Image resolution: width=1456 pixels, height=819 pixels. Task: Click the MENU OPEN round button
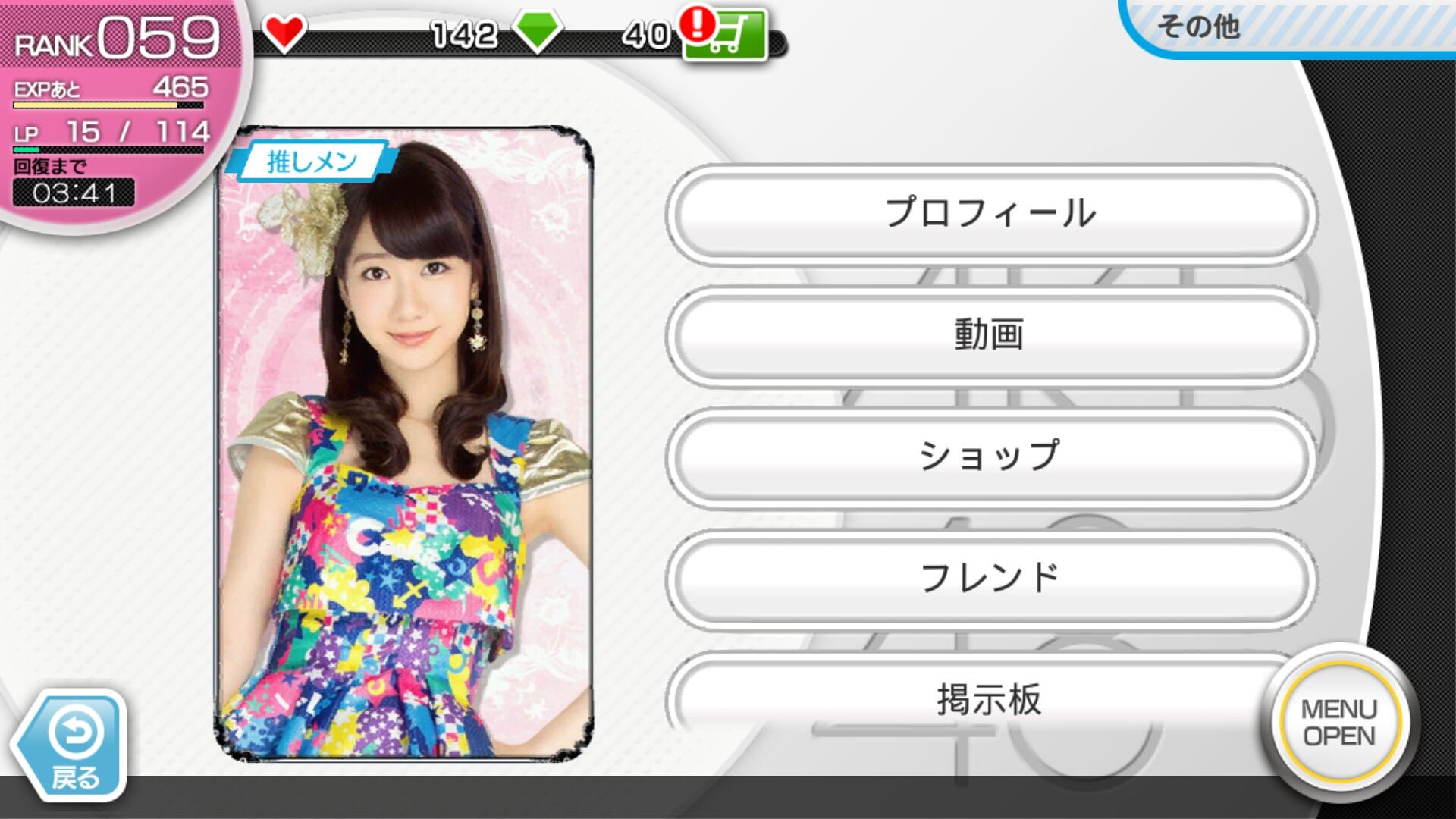(x=1339, y=722)
